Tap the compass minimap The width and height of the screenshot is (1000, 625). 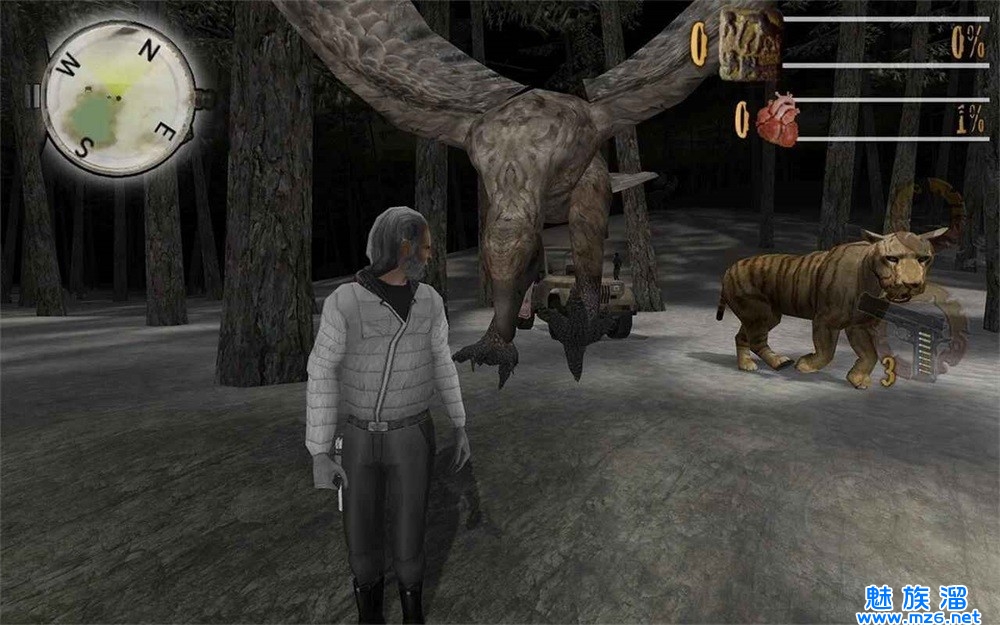pyautogui.click(x=117, y=98)
